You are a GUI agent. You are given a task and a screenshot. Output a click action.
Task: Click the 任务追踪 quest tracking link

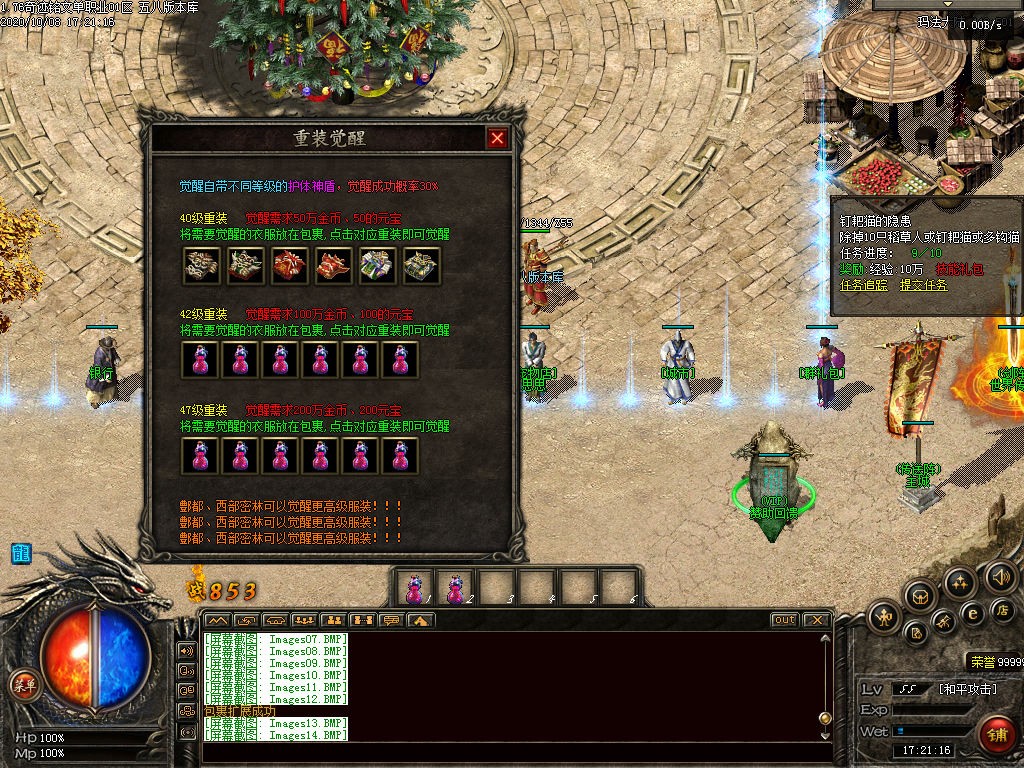coord(862,285)
